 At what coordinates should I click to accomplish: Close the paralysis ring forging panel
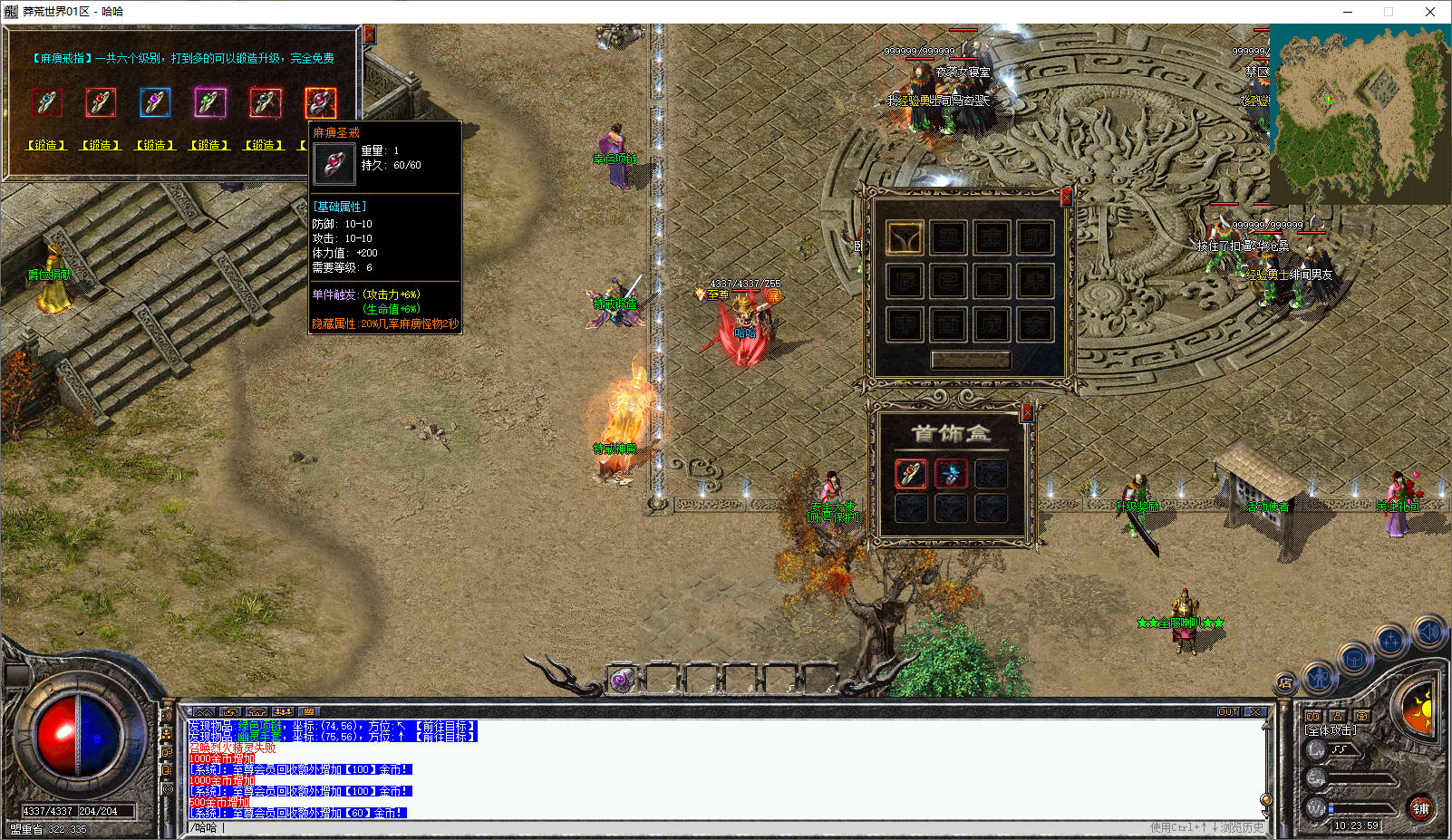point(369,34)
